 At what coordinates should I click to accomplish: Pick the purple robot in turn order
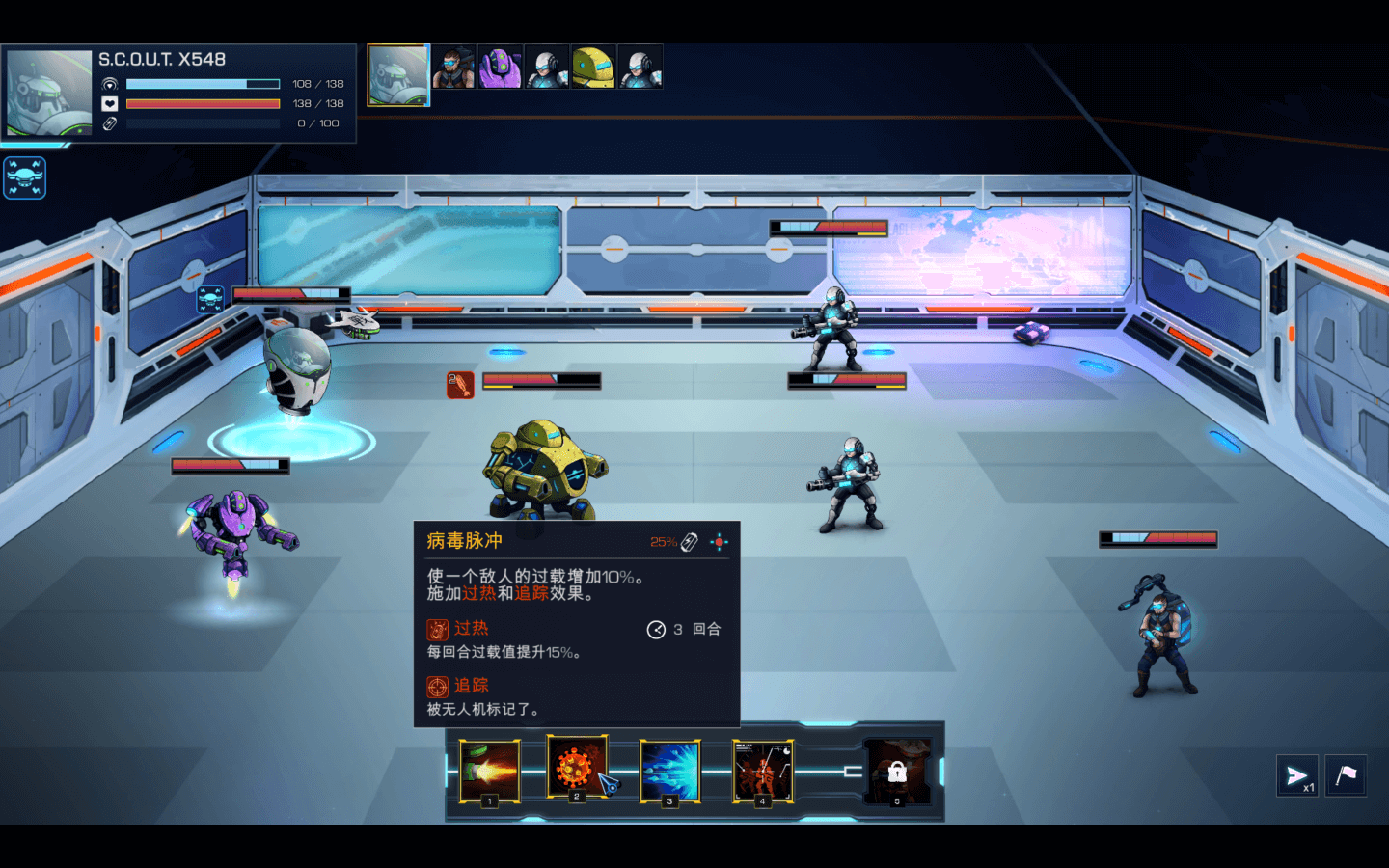click(x=500, y=68)
